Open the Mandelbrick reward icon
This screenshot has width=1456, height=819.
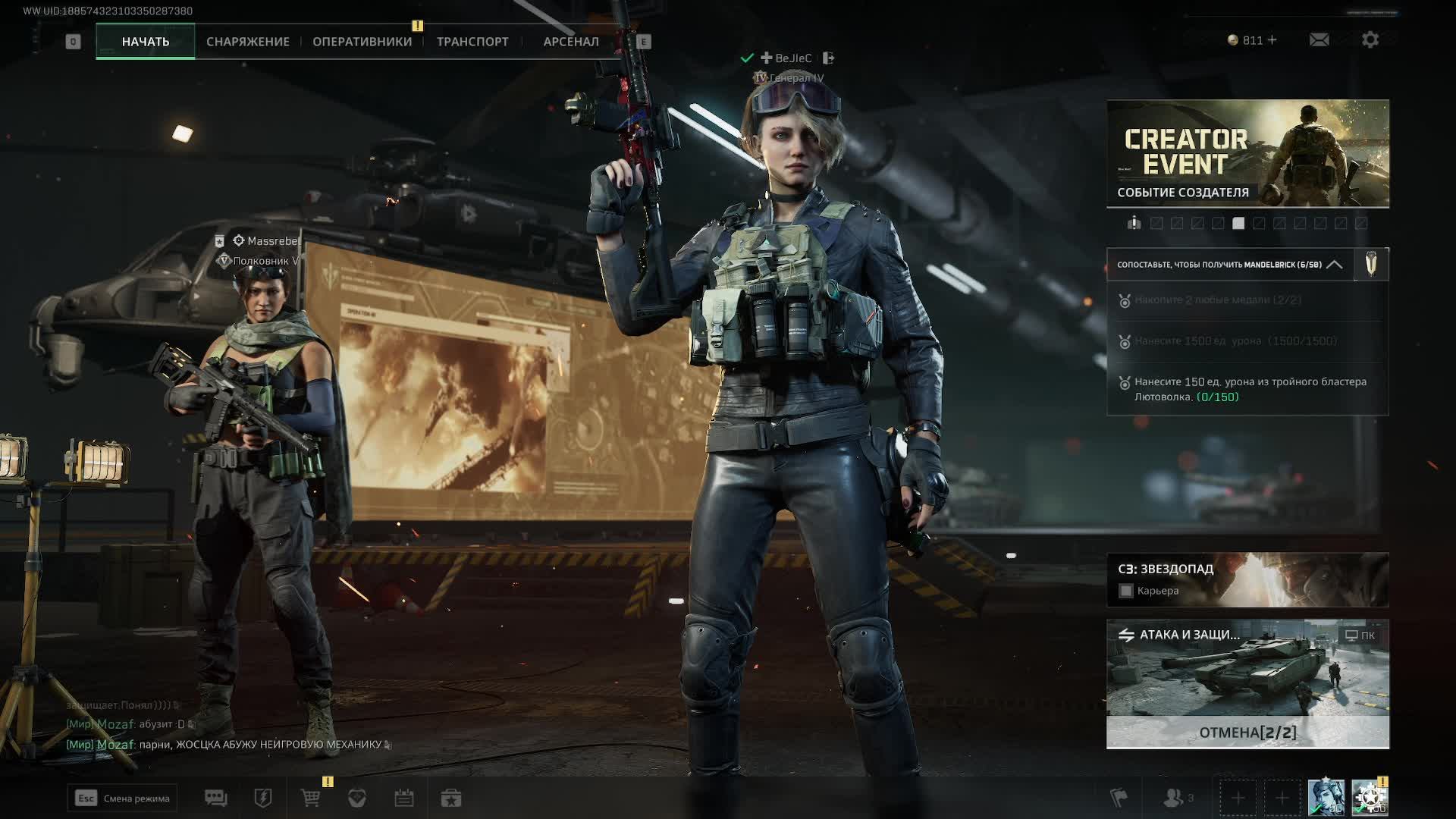[1371, 265]
